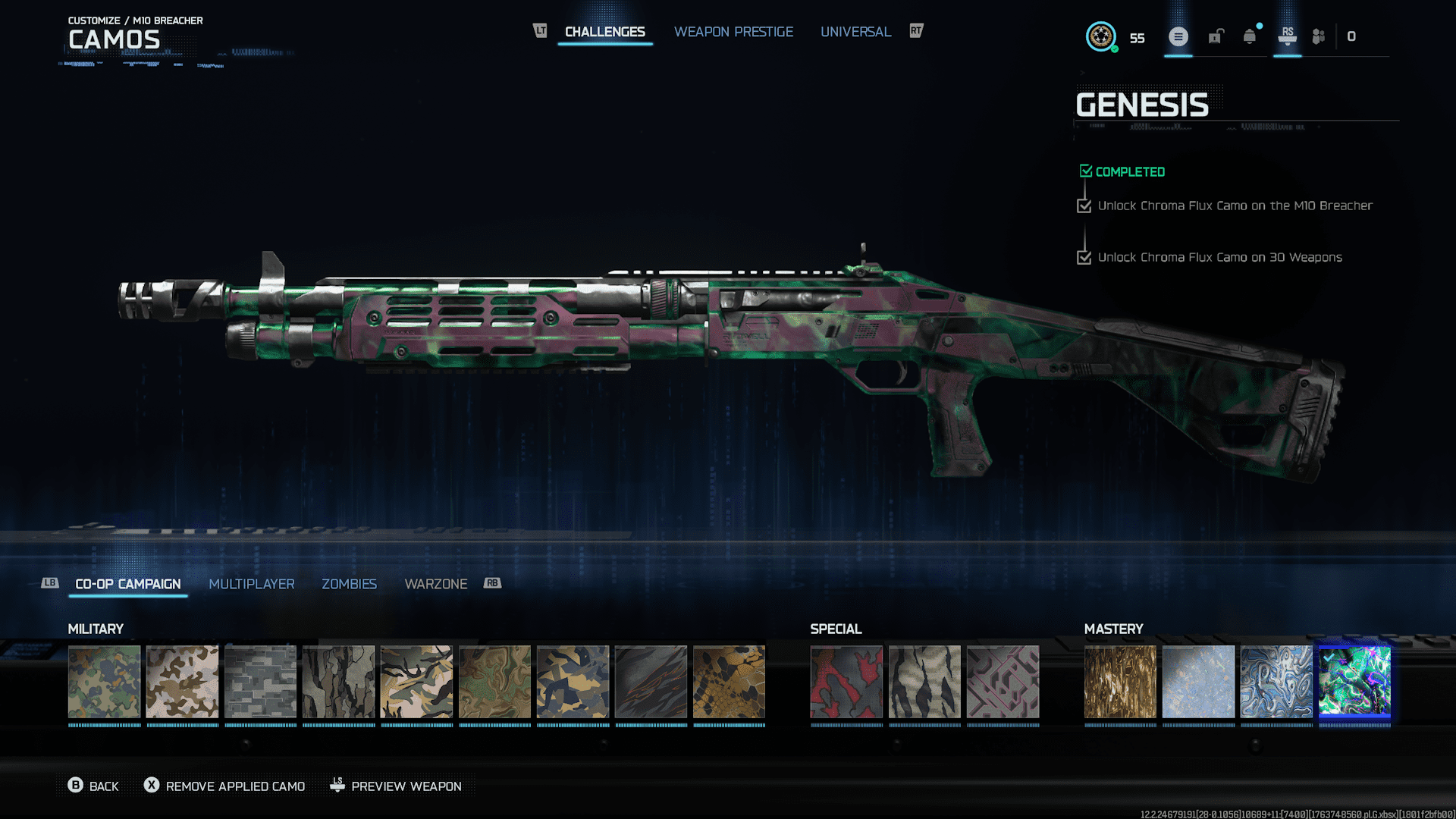Click Remove Applied Camo

click(225, 786)
